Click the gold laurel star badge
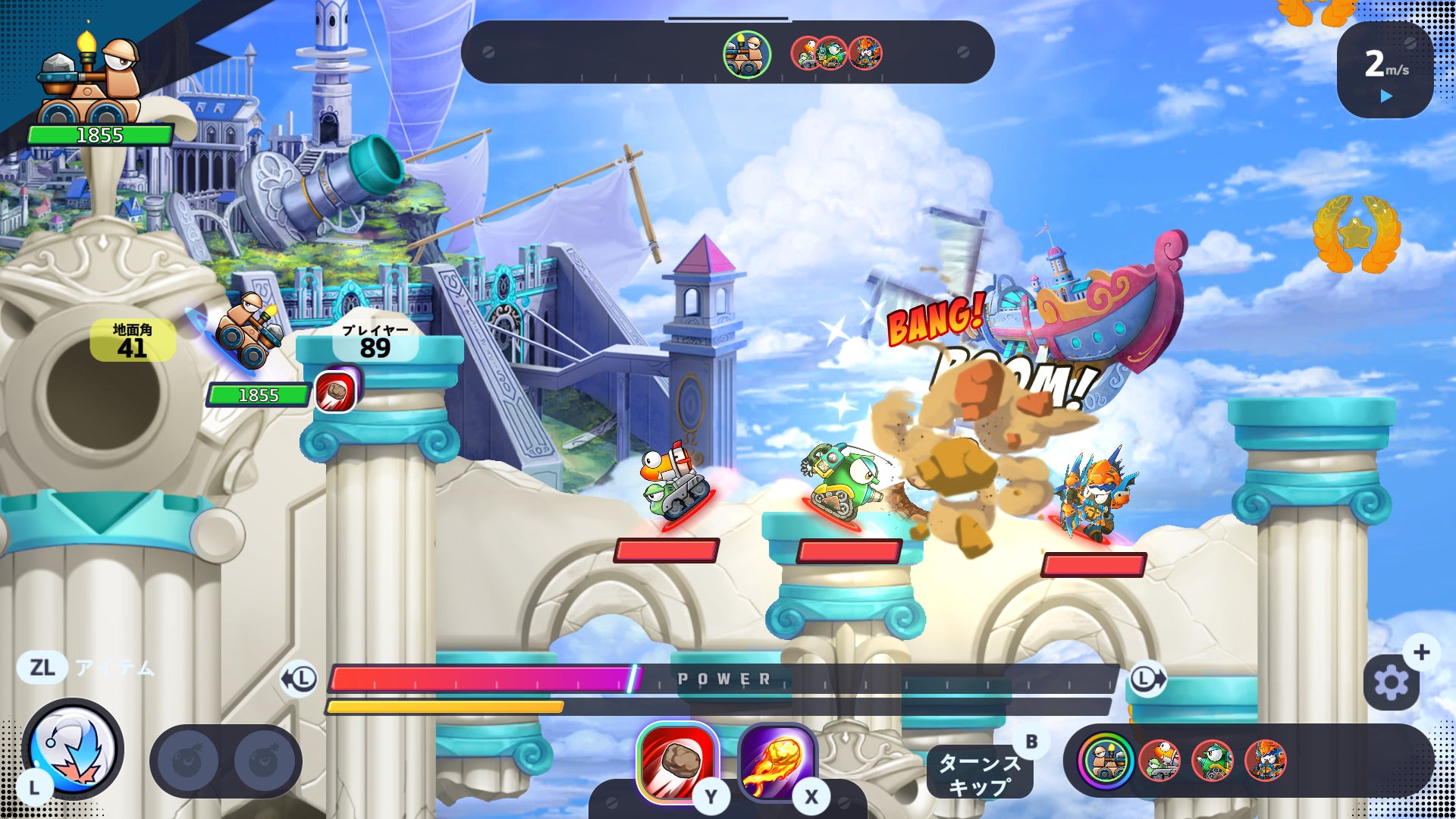 [x=1357, y=234]
